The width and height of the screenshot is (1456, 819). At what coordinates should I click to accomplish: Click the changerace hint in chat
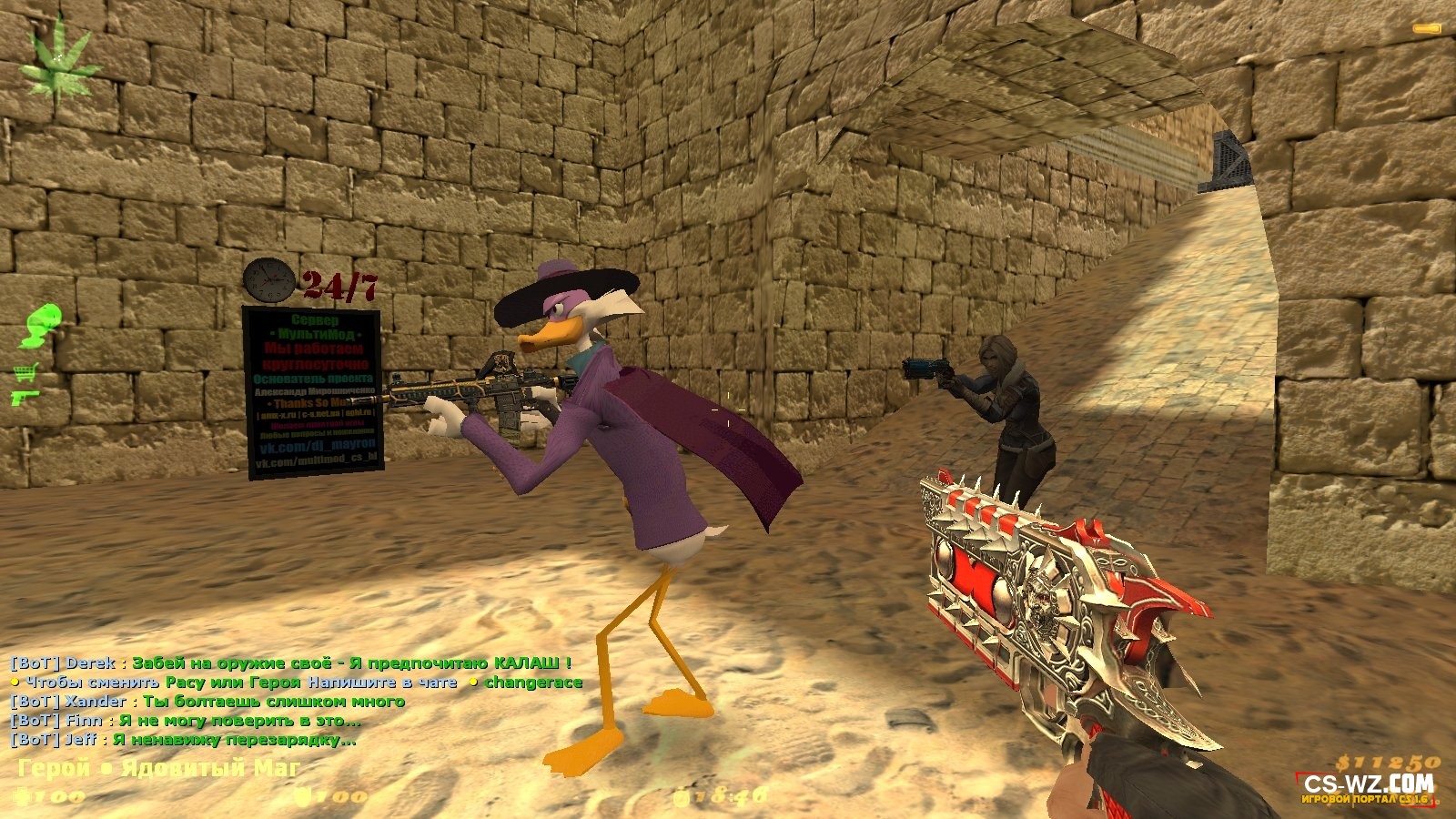pos(533,682)
